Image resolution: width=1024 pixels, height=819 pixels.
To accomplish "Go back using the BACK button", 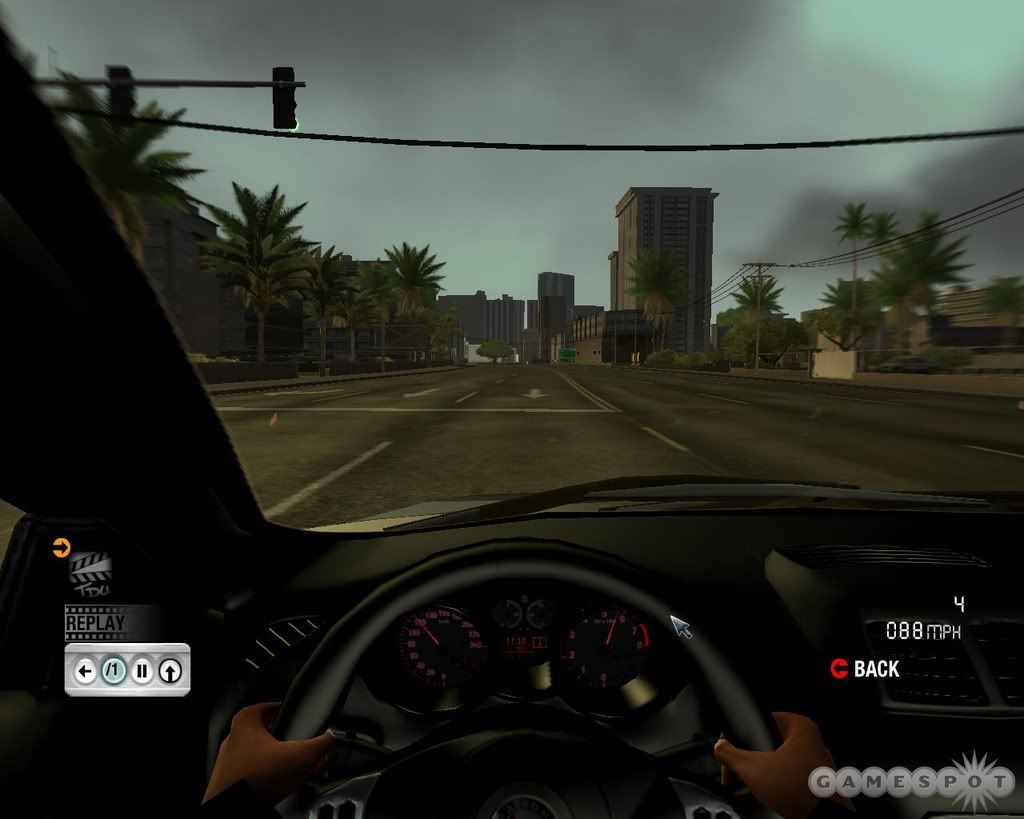I will pyautogui.click(x=865, y=669).
